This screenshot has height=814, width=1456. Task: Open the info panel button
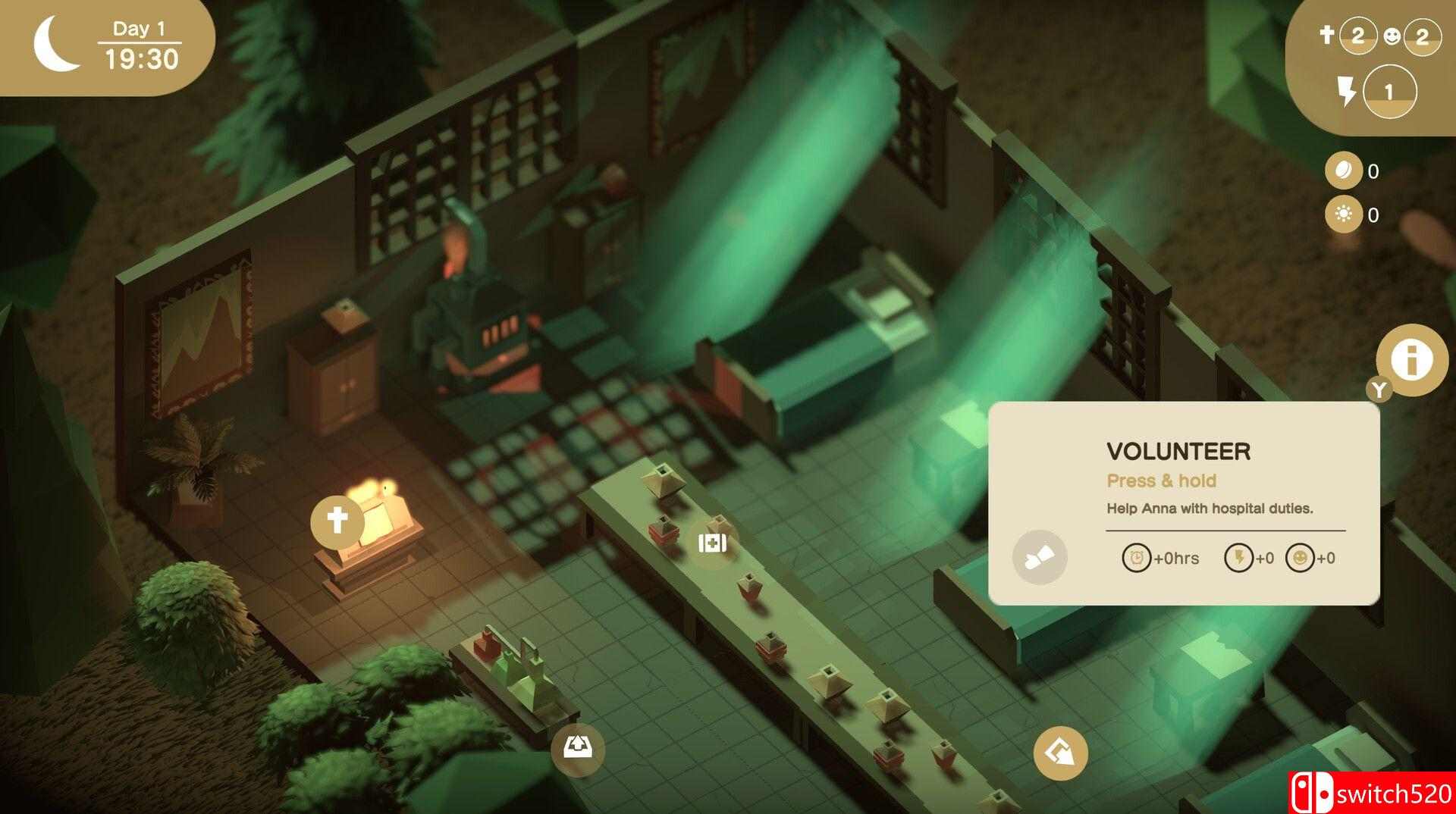[x=1411, y=359]
